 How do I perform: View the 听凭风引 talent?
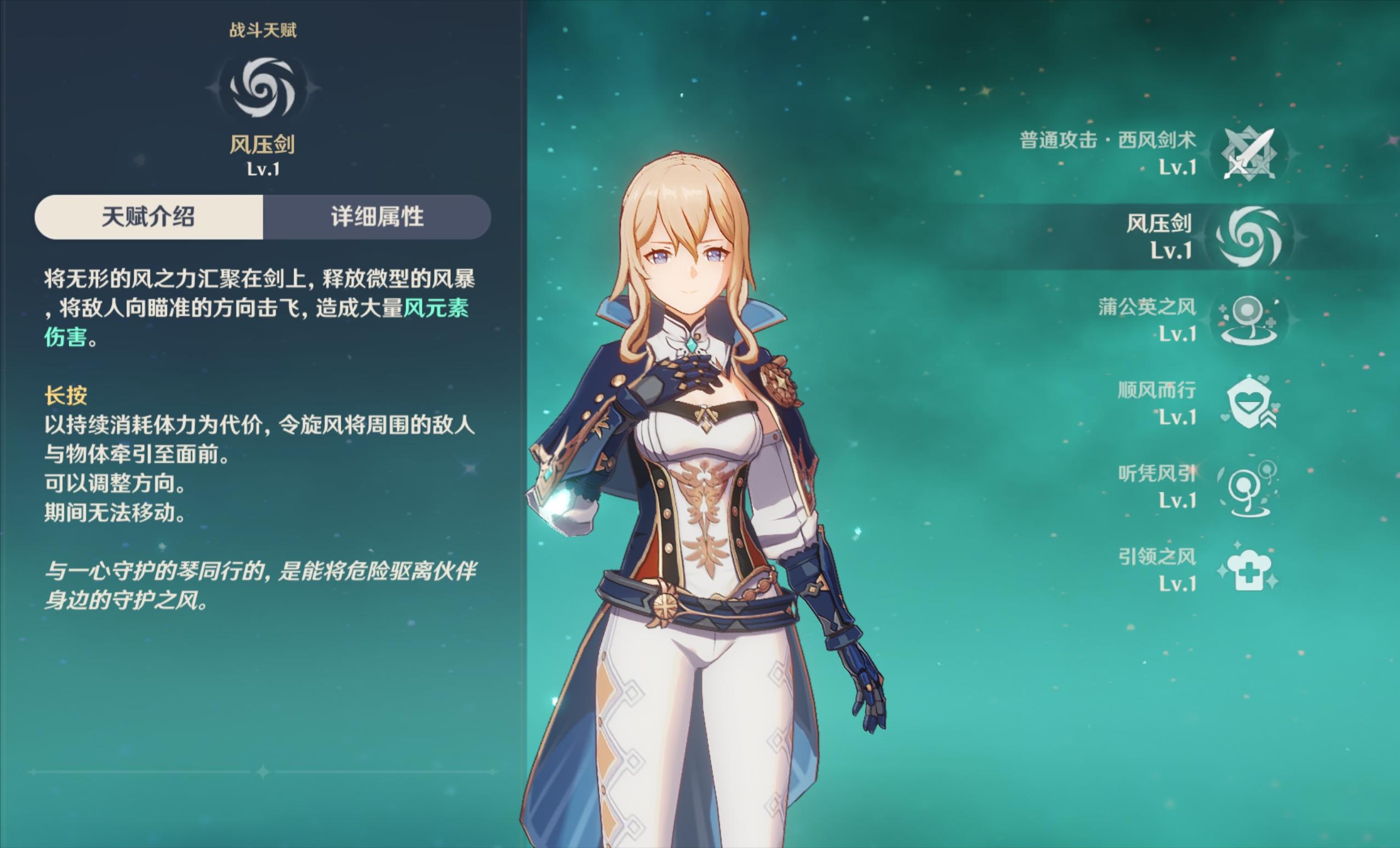coord(1248,487)
